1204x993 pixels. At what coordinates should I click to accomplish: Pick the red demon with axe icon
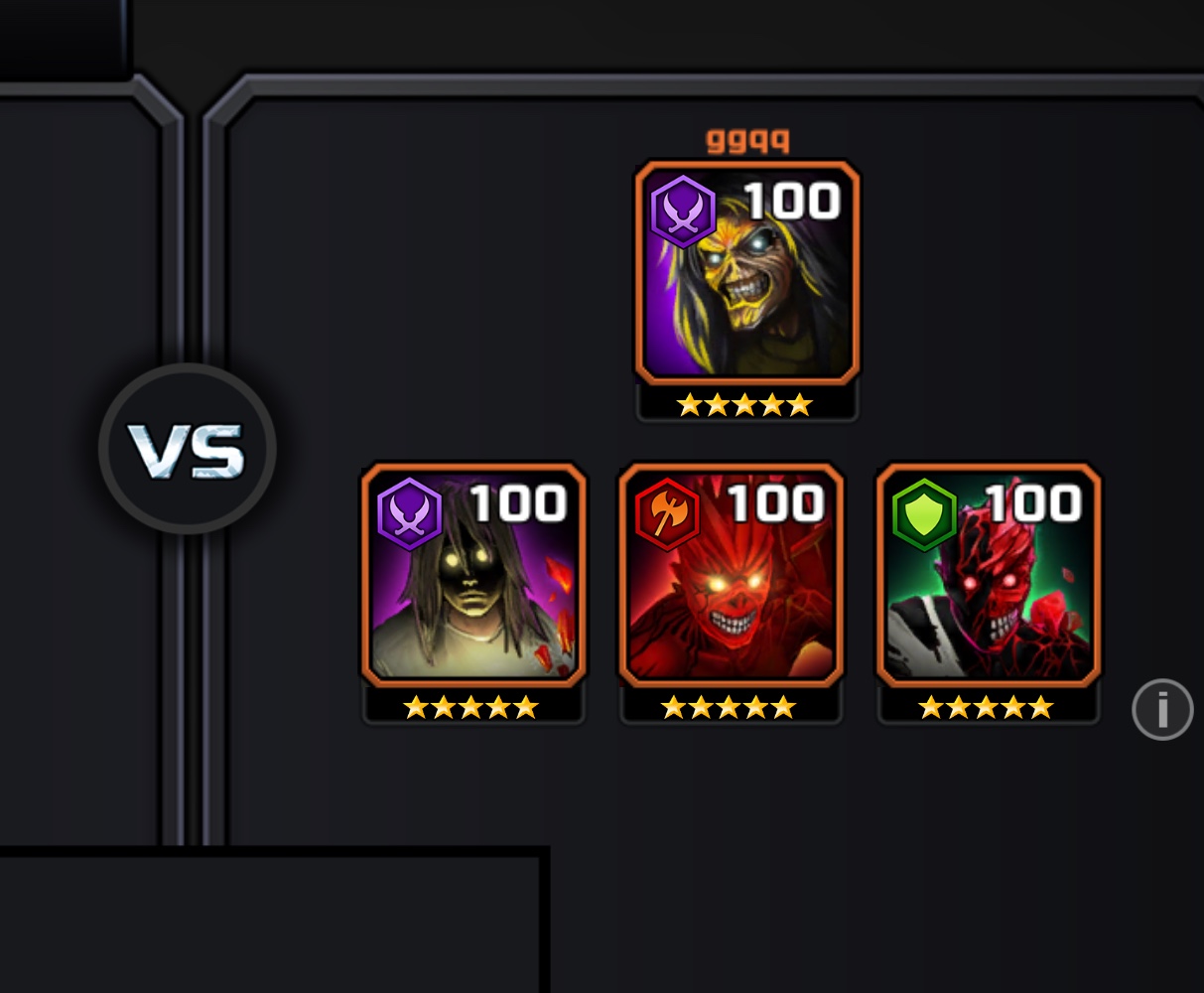pos(731,575)
